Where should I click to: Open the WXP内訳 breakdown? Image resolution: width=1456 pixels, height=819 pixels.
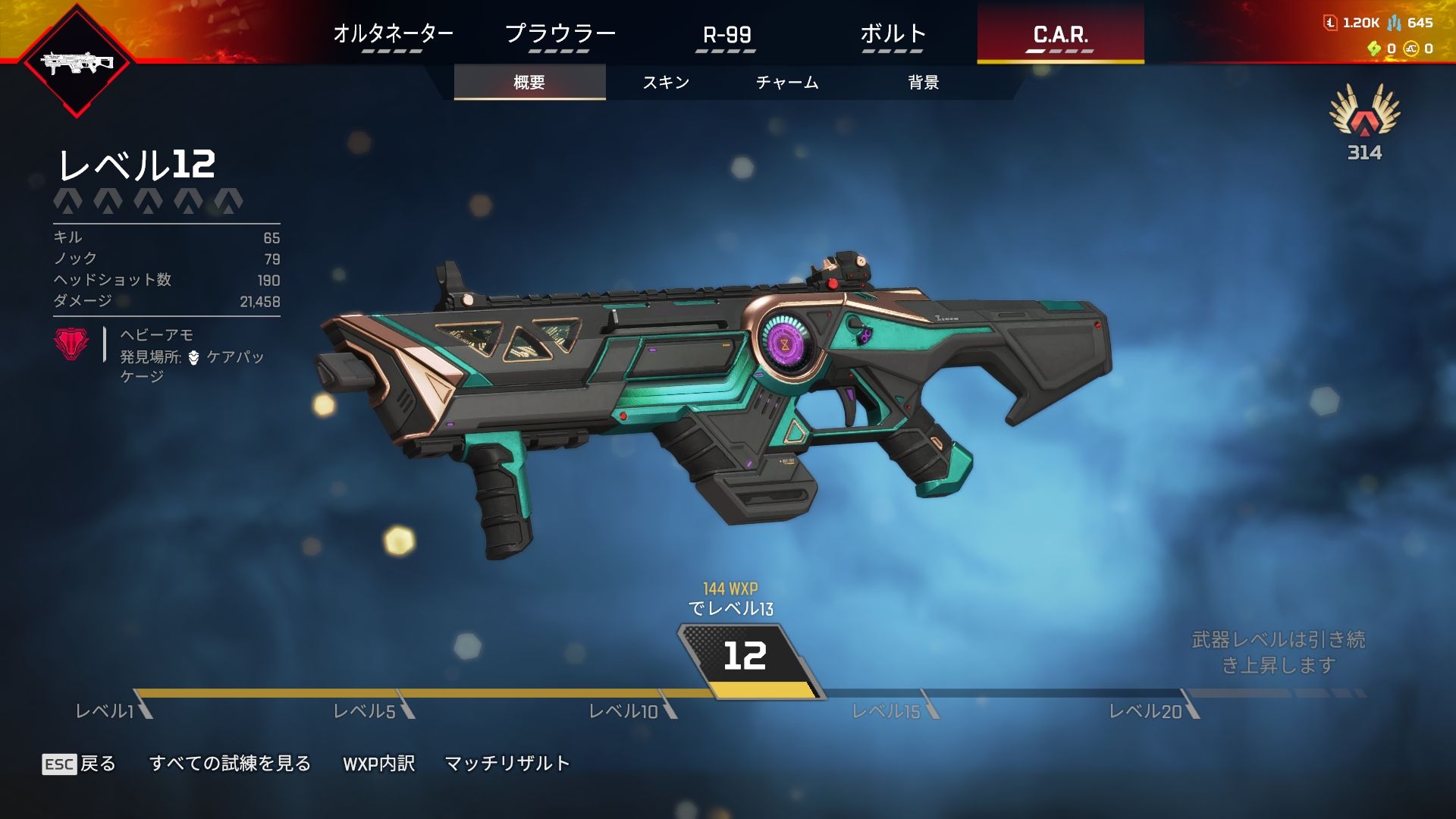(378, 764)
